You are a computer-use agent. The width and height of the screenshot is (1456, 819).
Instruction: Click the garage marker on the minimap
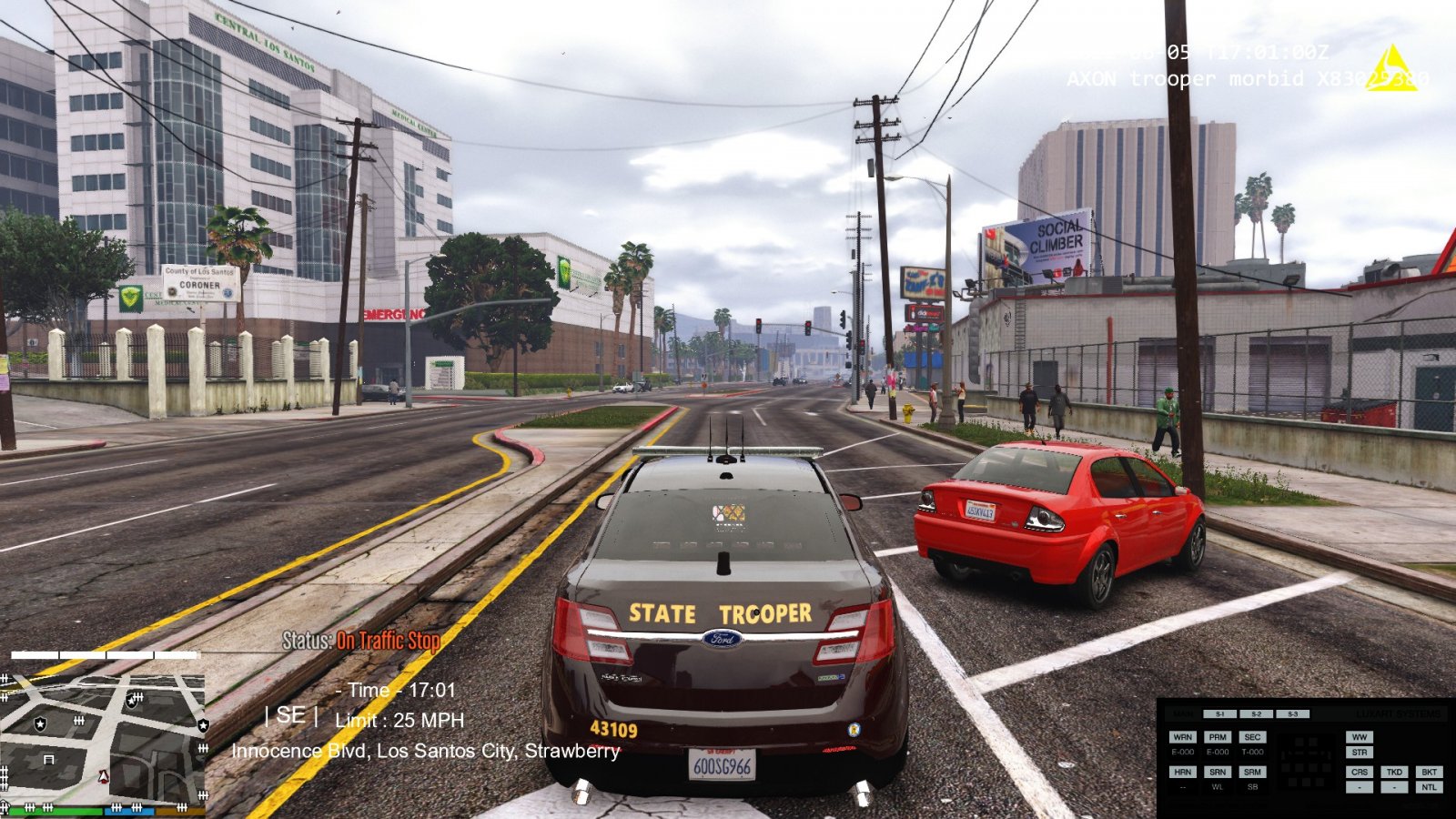point(49,758)
